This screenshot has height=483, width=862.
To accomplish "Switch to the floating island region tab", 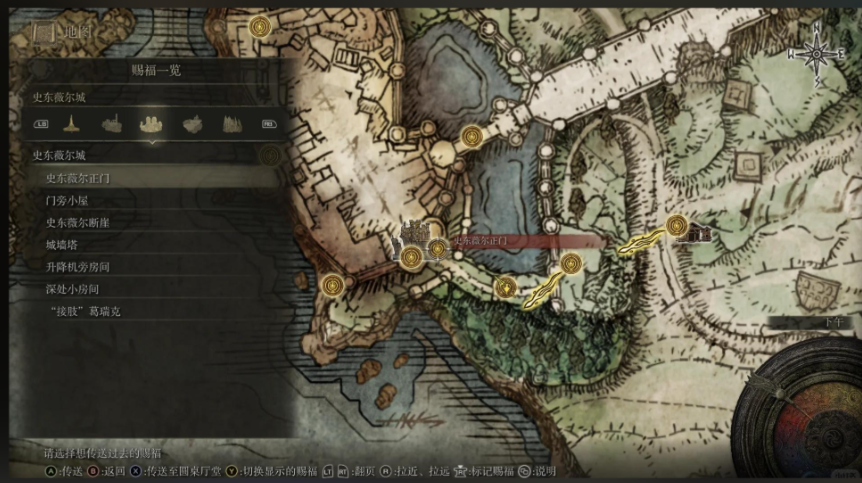I will point(193,124).
